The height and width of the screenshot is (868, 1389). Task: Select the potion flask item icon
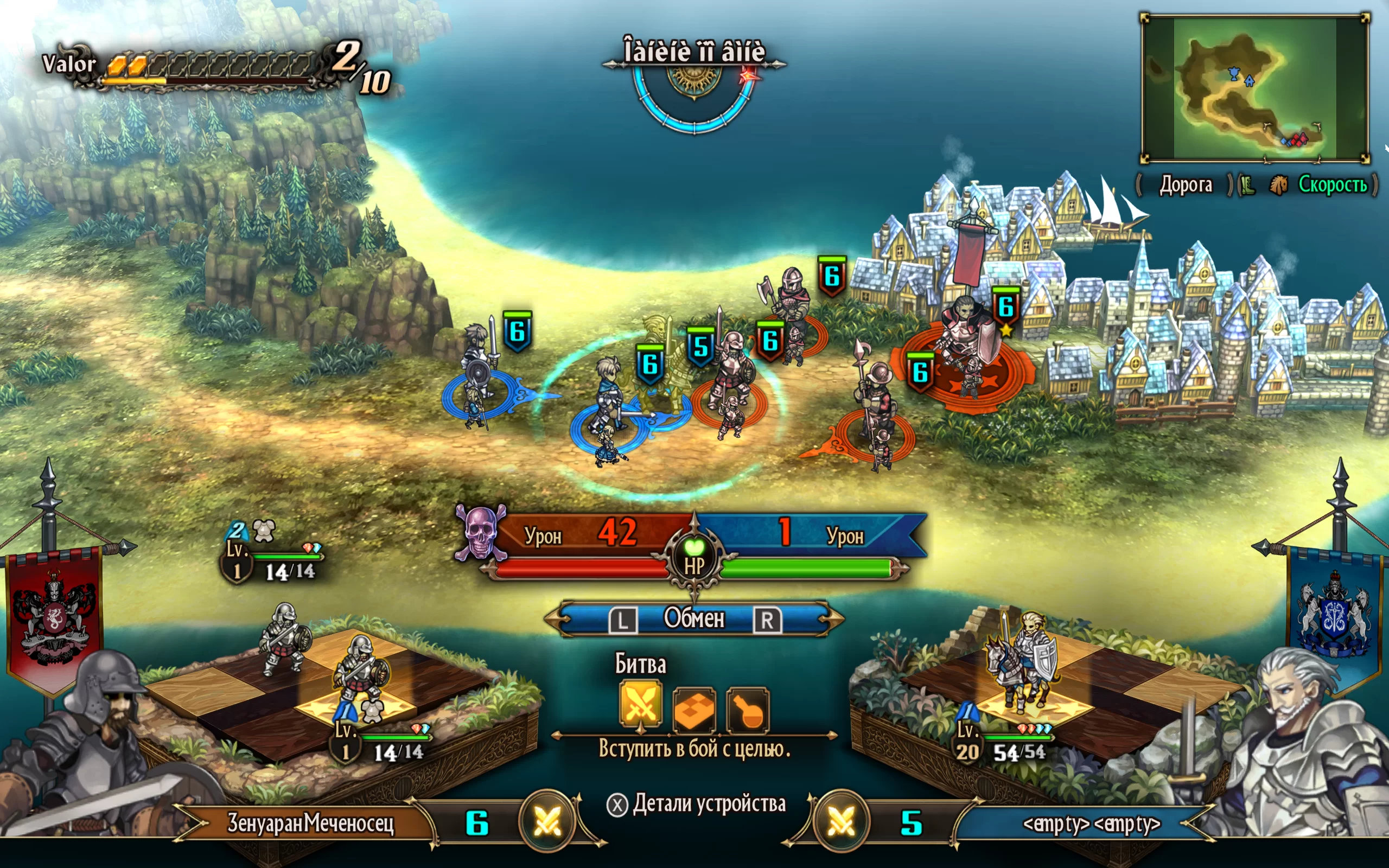747,710
